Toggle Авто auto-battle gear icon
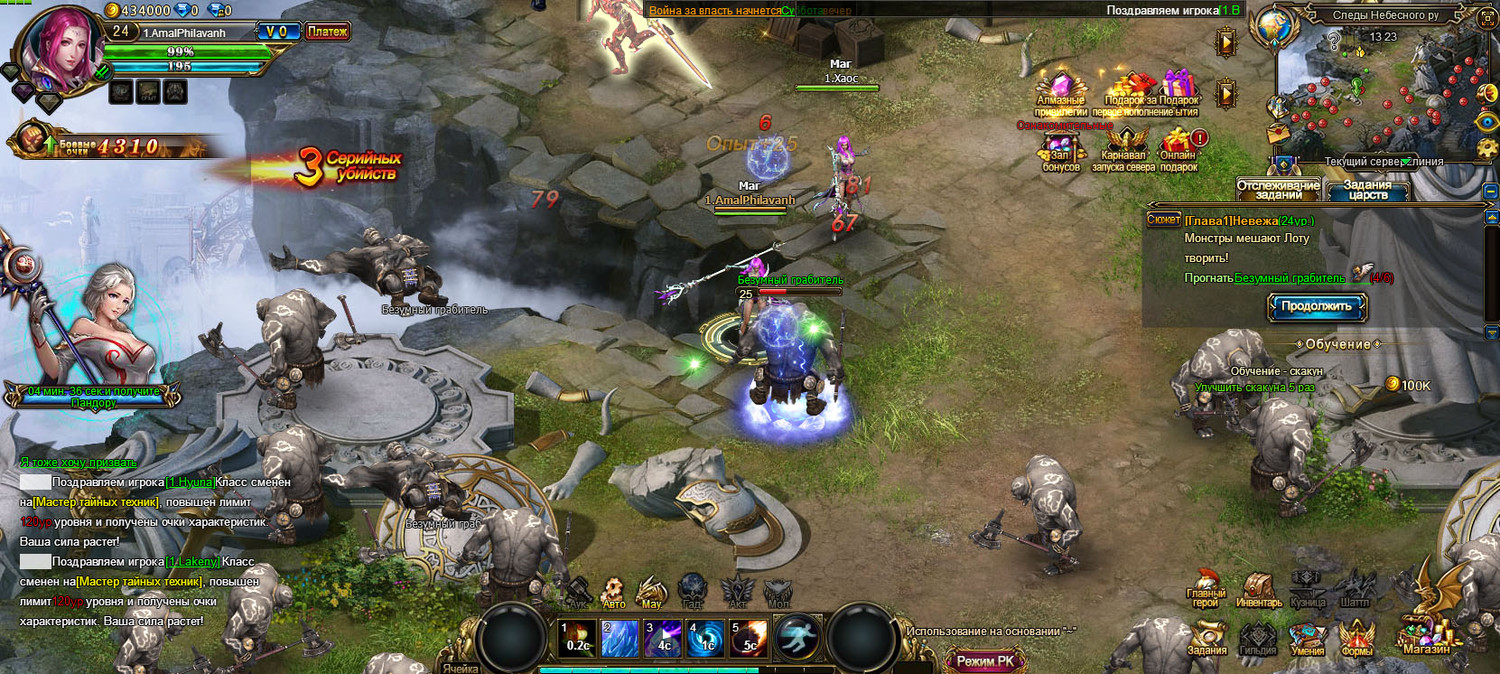 pyautogui.click(x=613, y=592)
